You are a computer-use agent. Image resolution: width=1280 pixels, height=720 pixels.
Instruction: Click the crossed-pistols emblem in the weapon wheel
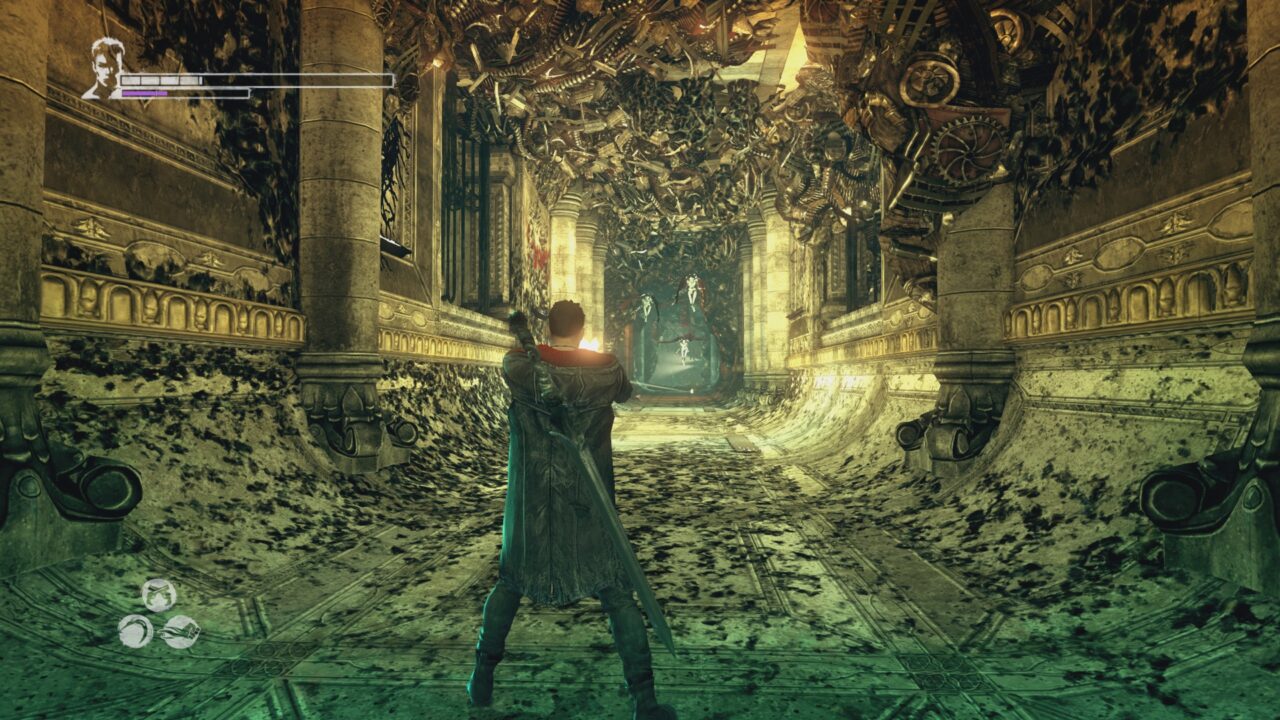[157, 594]
